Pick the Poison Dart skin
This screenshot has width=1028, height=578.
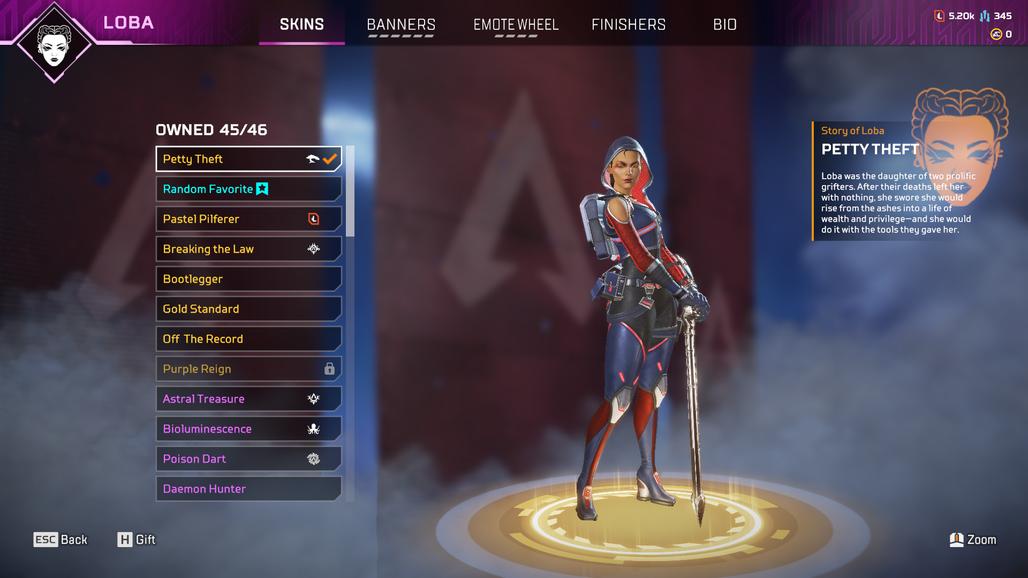pyautogui.click(x=248, y=459)
